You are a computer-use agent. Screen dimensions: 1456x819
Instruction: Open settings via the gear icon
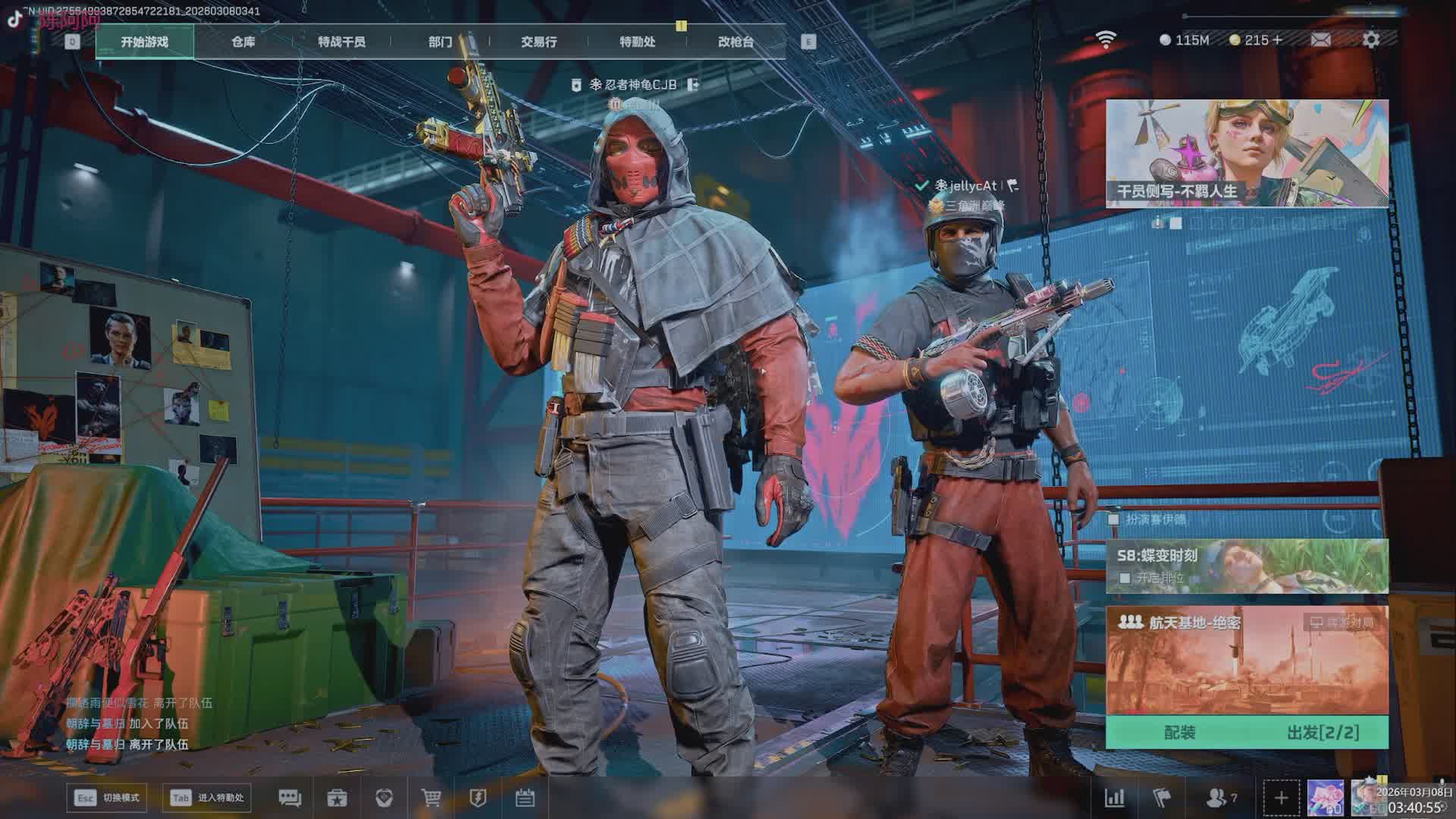coord(1371,39)
